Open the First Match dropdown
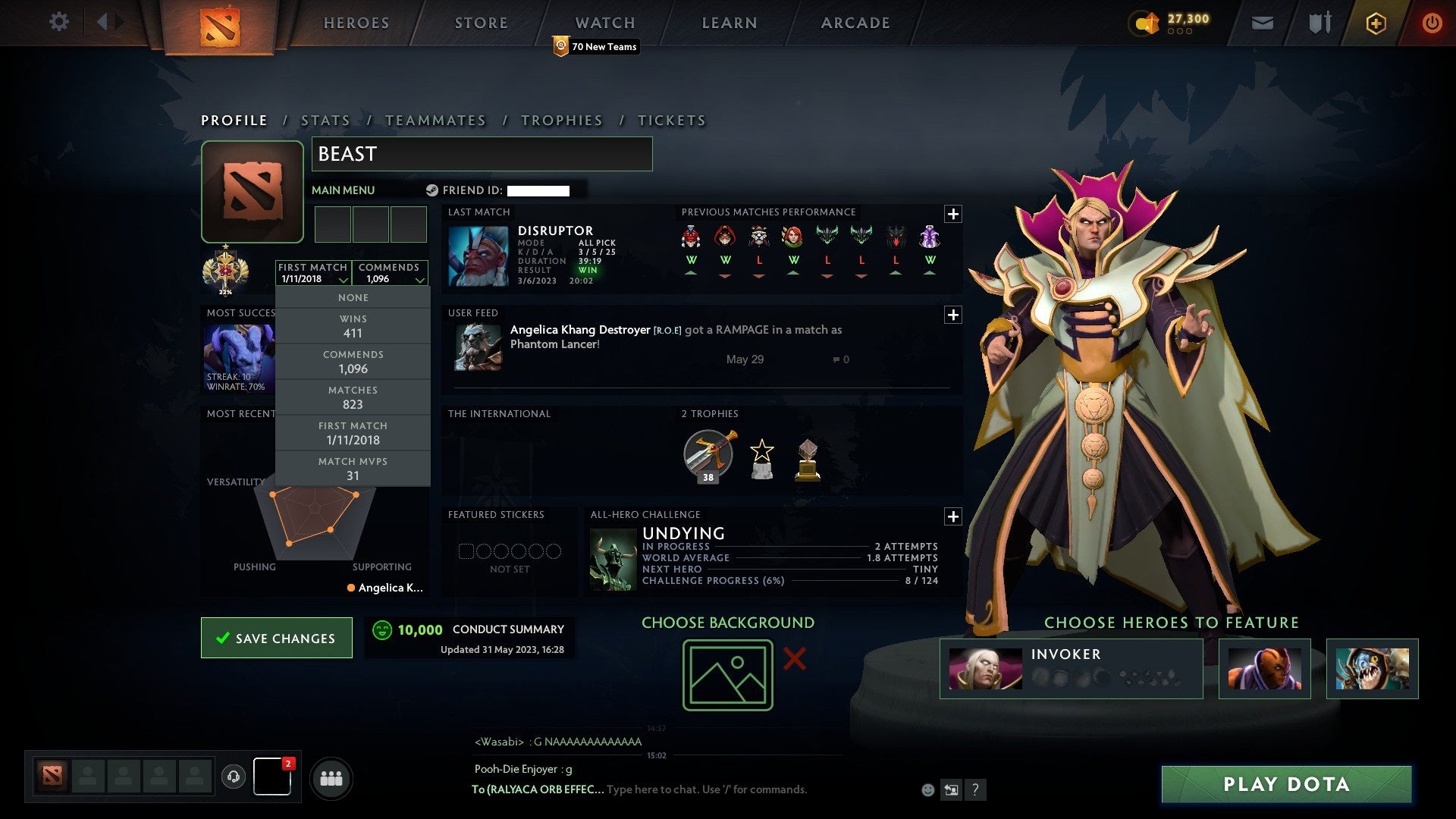The height and width of the screenshot is (819, 1456). point(312,273)
